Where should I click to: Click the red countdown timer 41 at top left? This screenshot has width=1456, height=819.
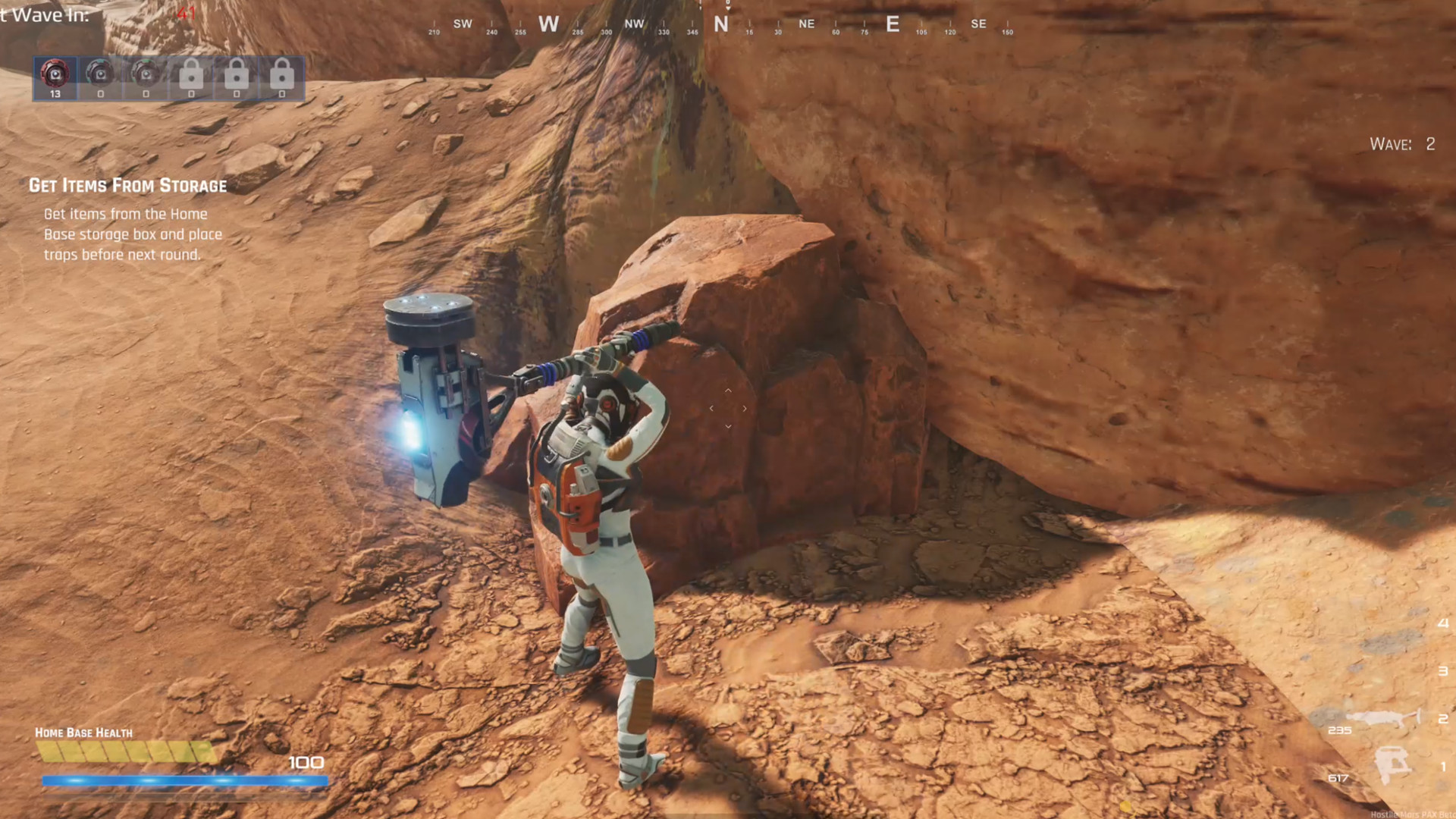click(187, 13)
